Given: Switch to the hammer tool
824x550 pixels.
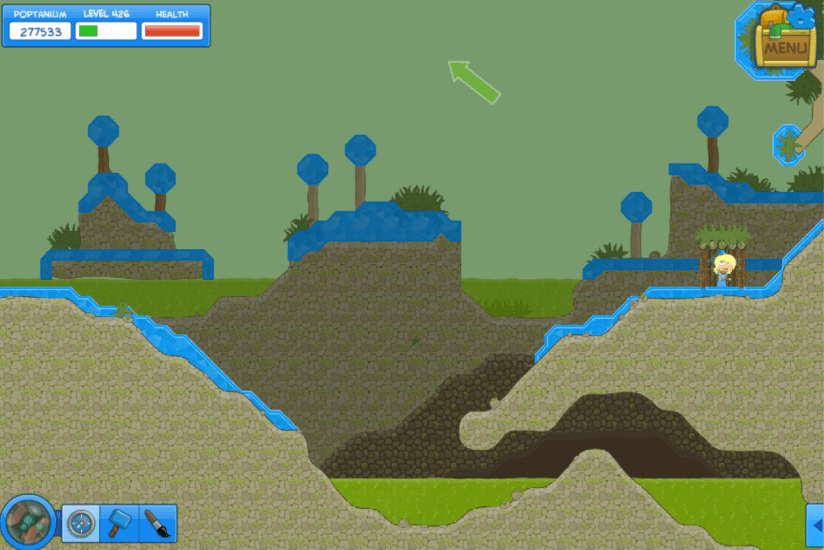Looking at the screenshot, I should coord(119,522).
